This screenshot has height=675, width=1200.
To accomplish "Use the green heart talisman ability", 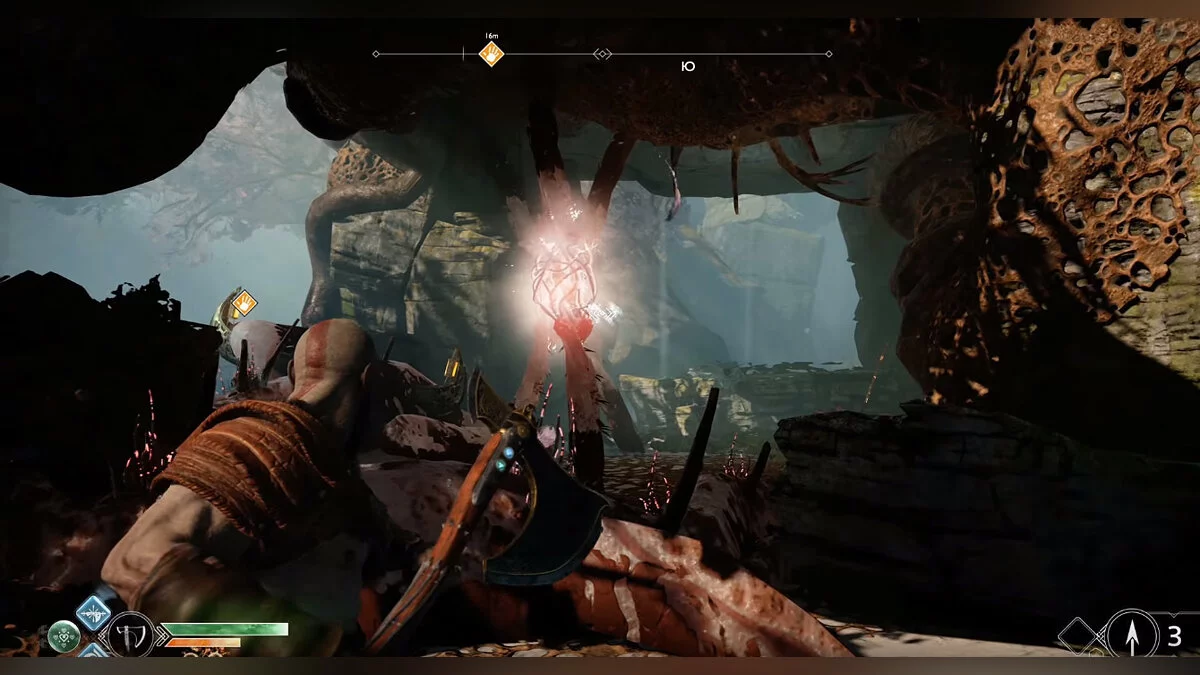I will pyautogui.click(x=64, y=635).
